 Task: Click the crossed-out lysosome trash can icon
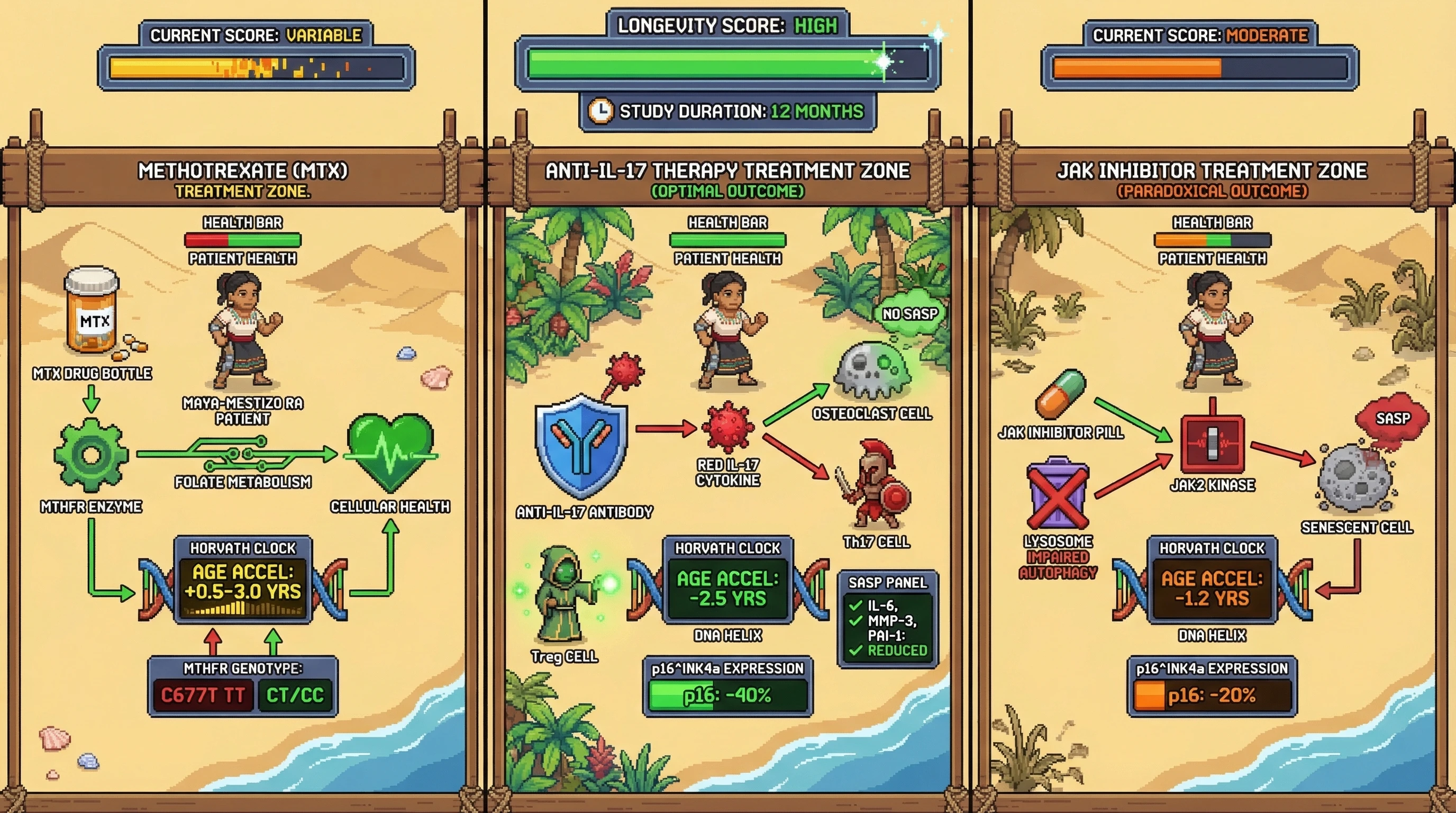(x=1058, y=493)
